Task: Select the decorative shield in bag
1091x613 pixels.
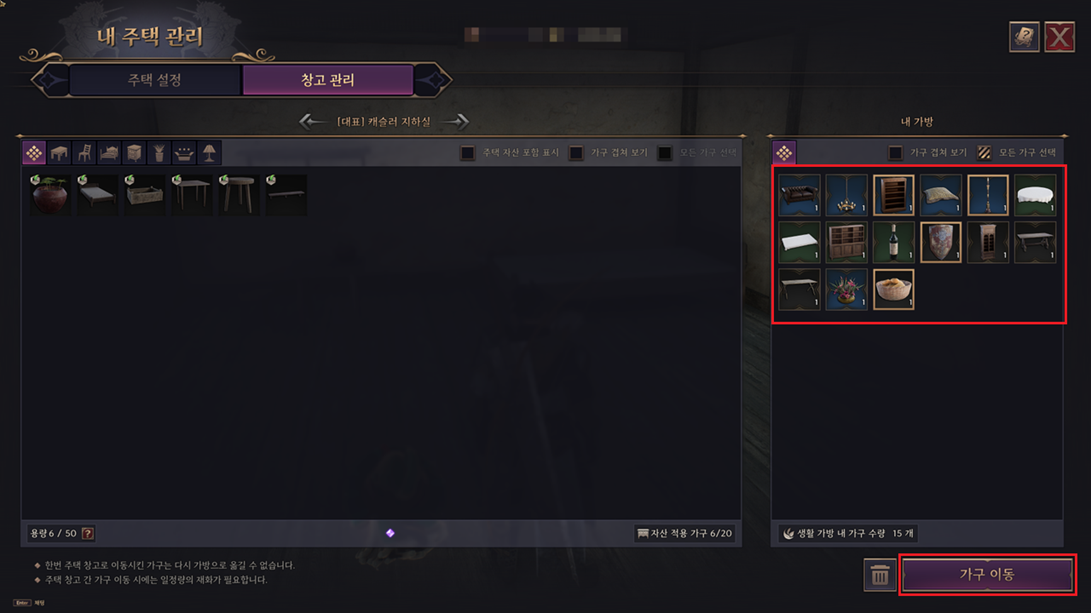Action: pos(940,243)
